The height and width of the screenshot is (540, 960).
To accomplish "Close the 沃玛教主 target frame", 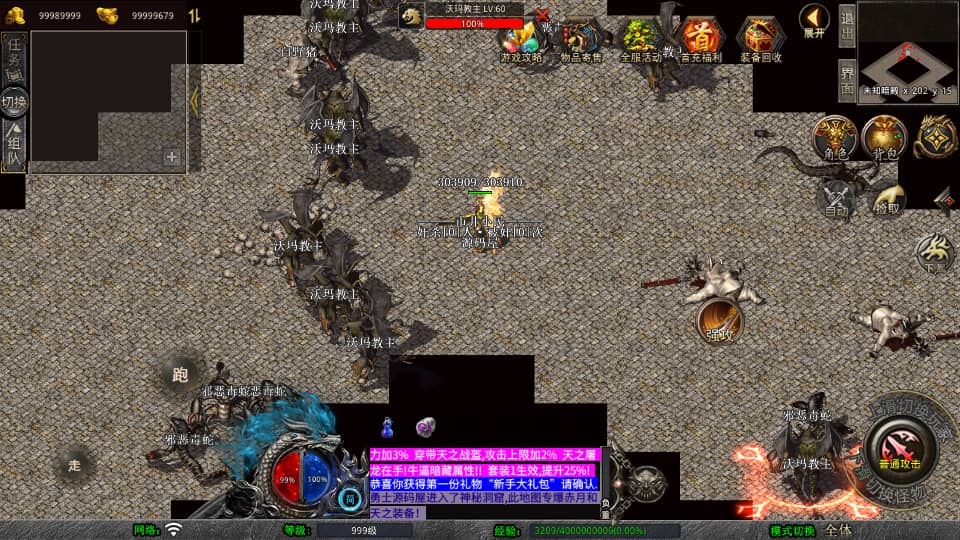I will tap(543, 15).
